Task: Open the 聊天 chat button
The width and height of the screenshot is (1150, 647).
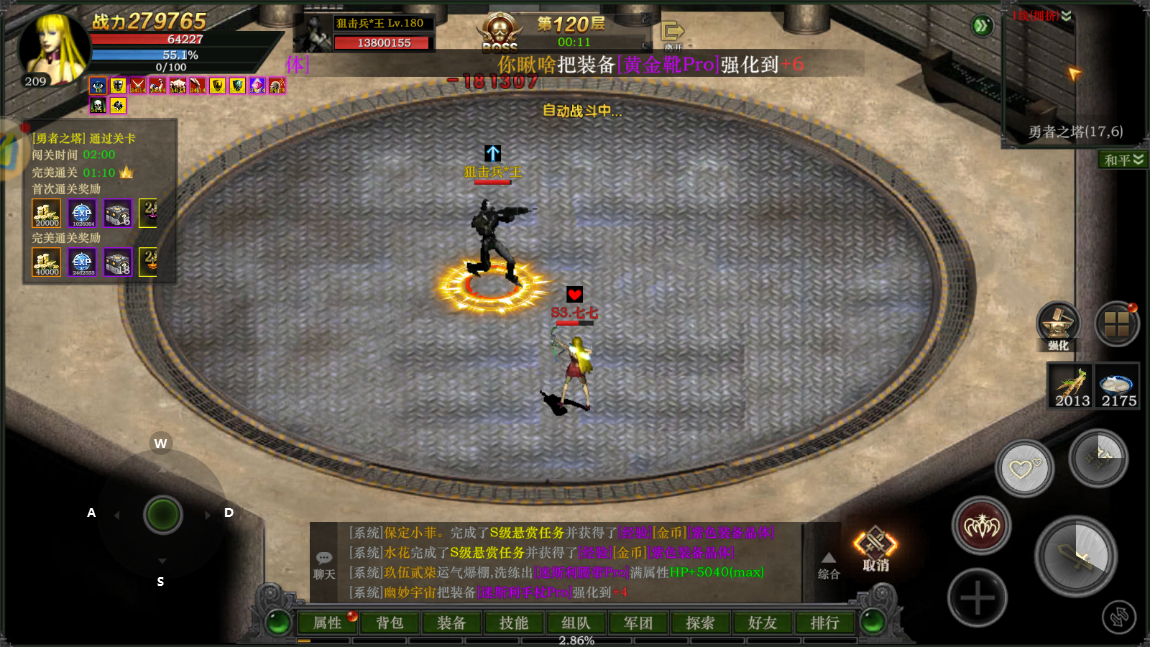Action: [324, 564]
